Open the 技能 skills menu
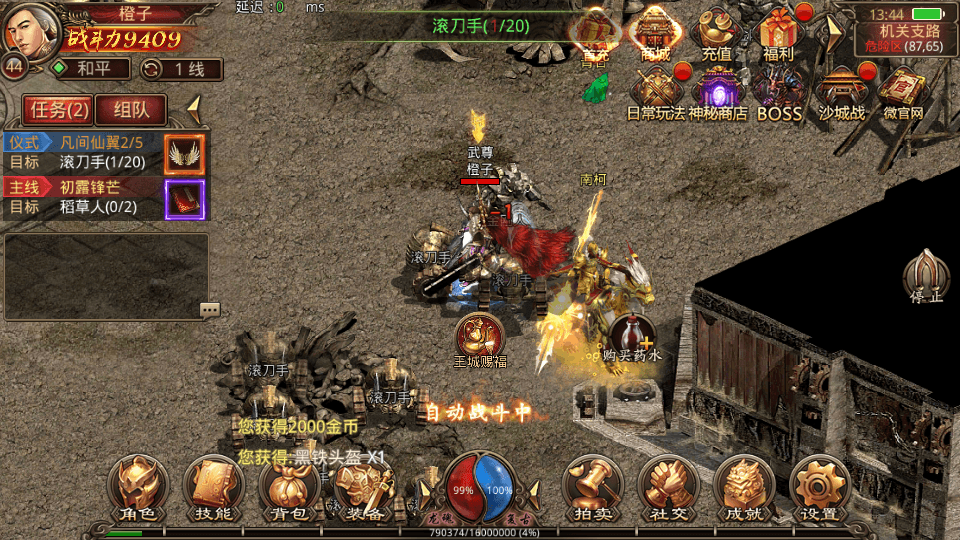 point(213,487)
